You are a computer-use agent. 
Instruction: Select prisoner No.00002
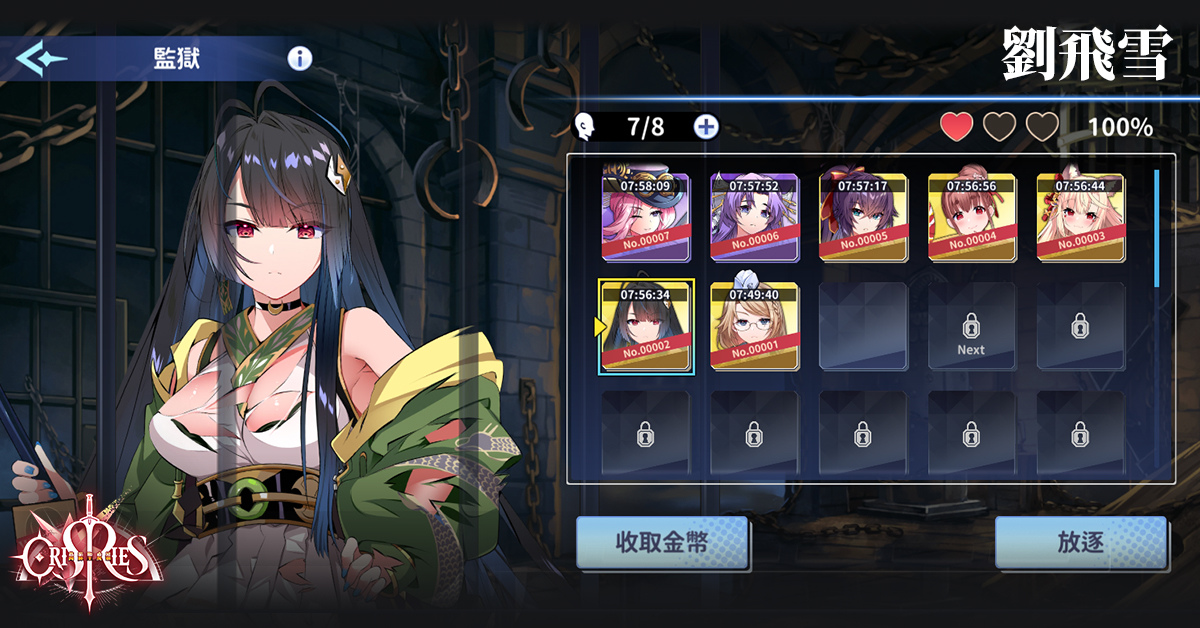(646, 325)
